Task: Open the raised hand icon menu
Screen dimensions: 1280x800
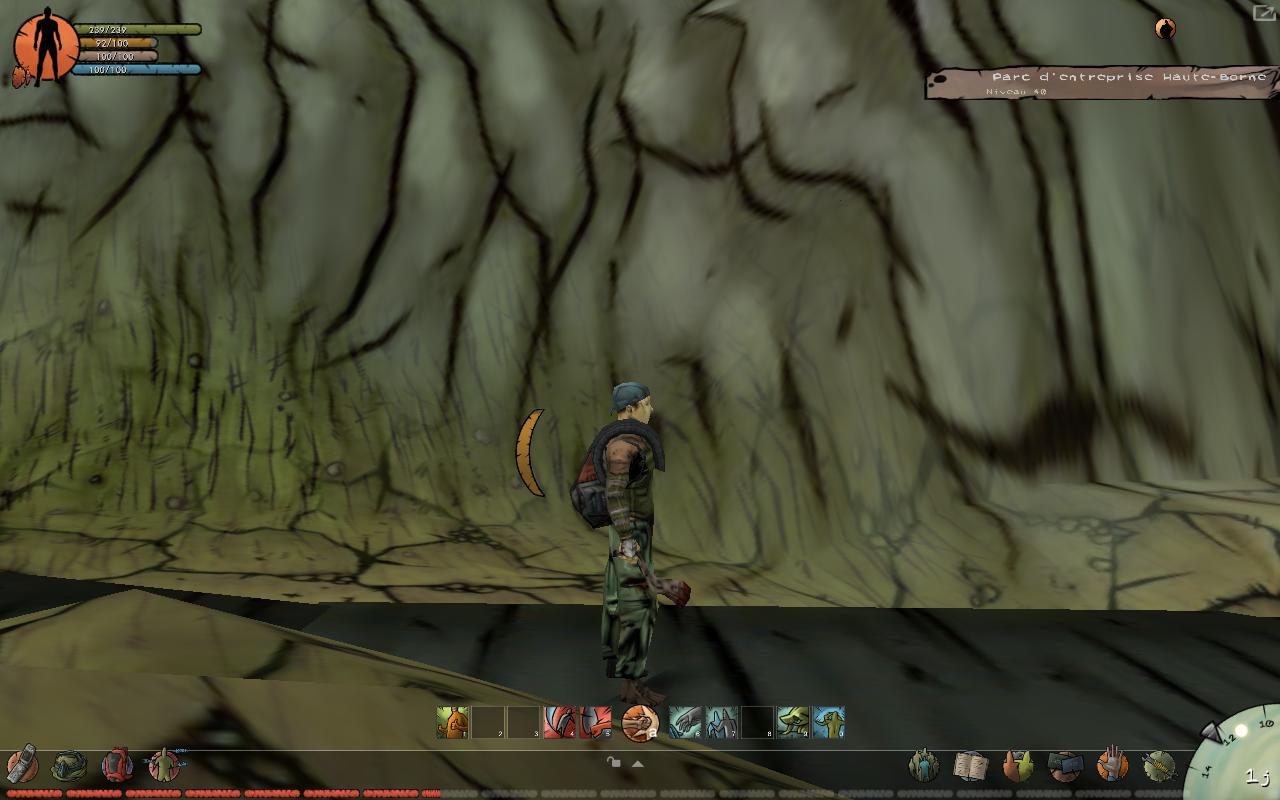Action: 1112,766
